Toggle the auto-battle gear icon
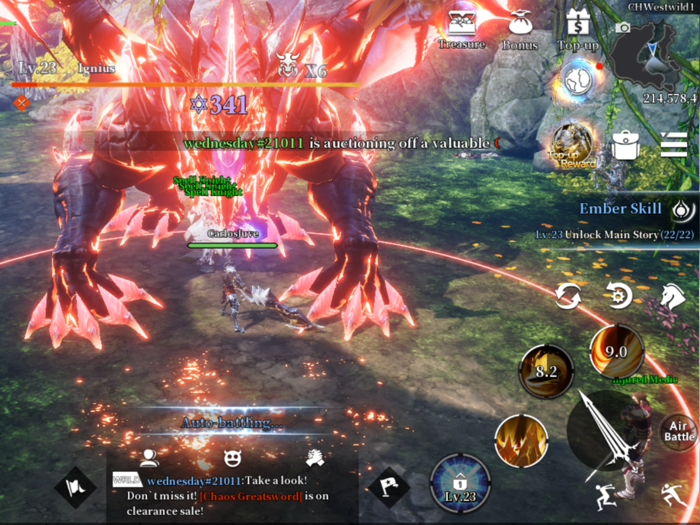This screenshot has width=700, height=525. pos(620,295)
